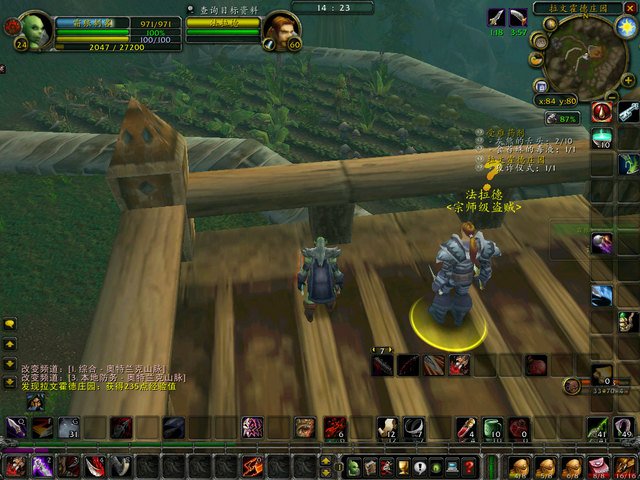This screenshot has height=480, width=640.
Task: Click the green potion stack of 10
Action: coord(602,138)
